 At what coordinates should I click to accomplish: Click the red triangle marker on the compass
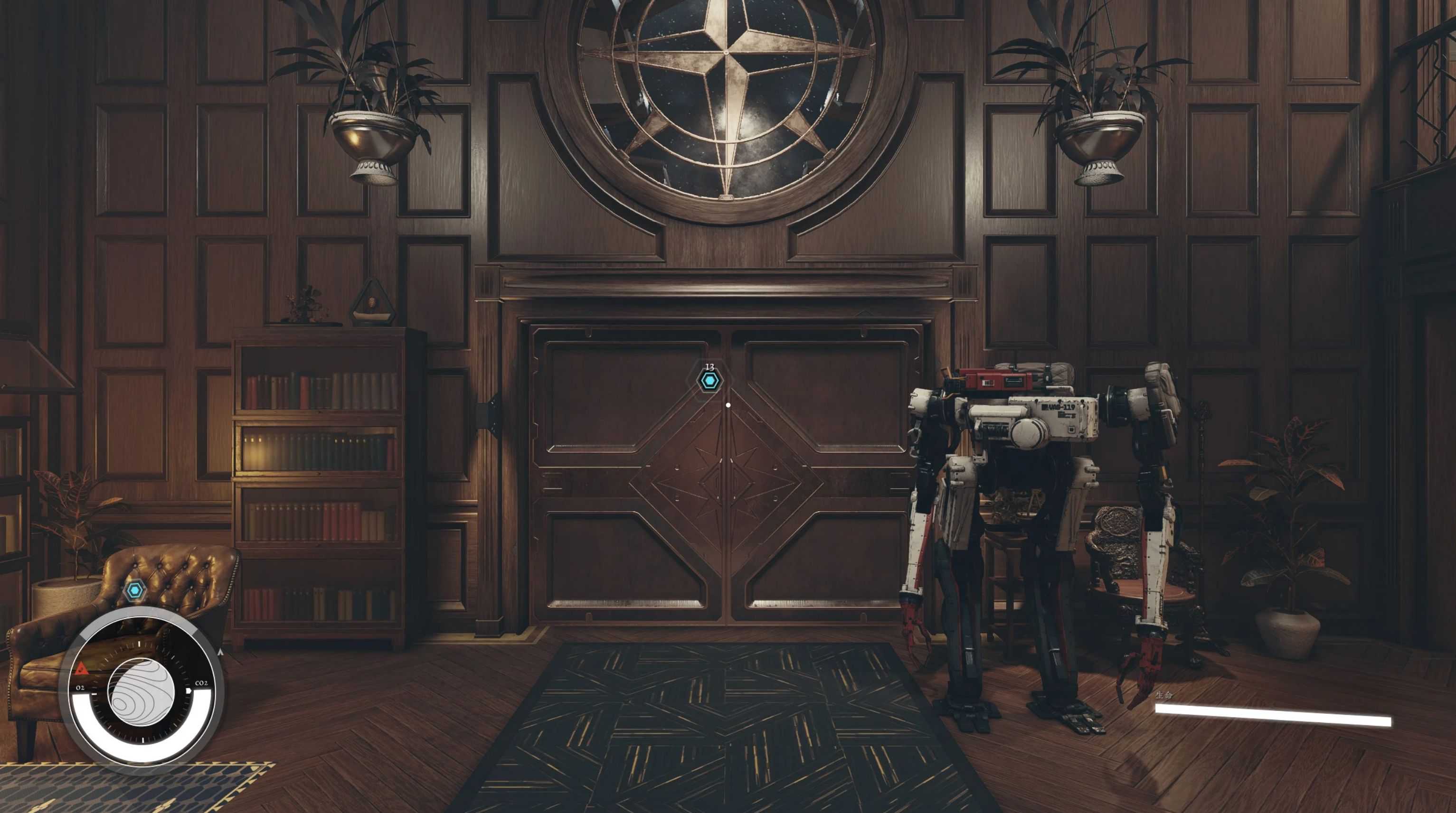[x=80, y=670]
